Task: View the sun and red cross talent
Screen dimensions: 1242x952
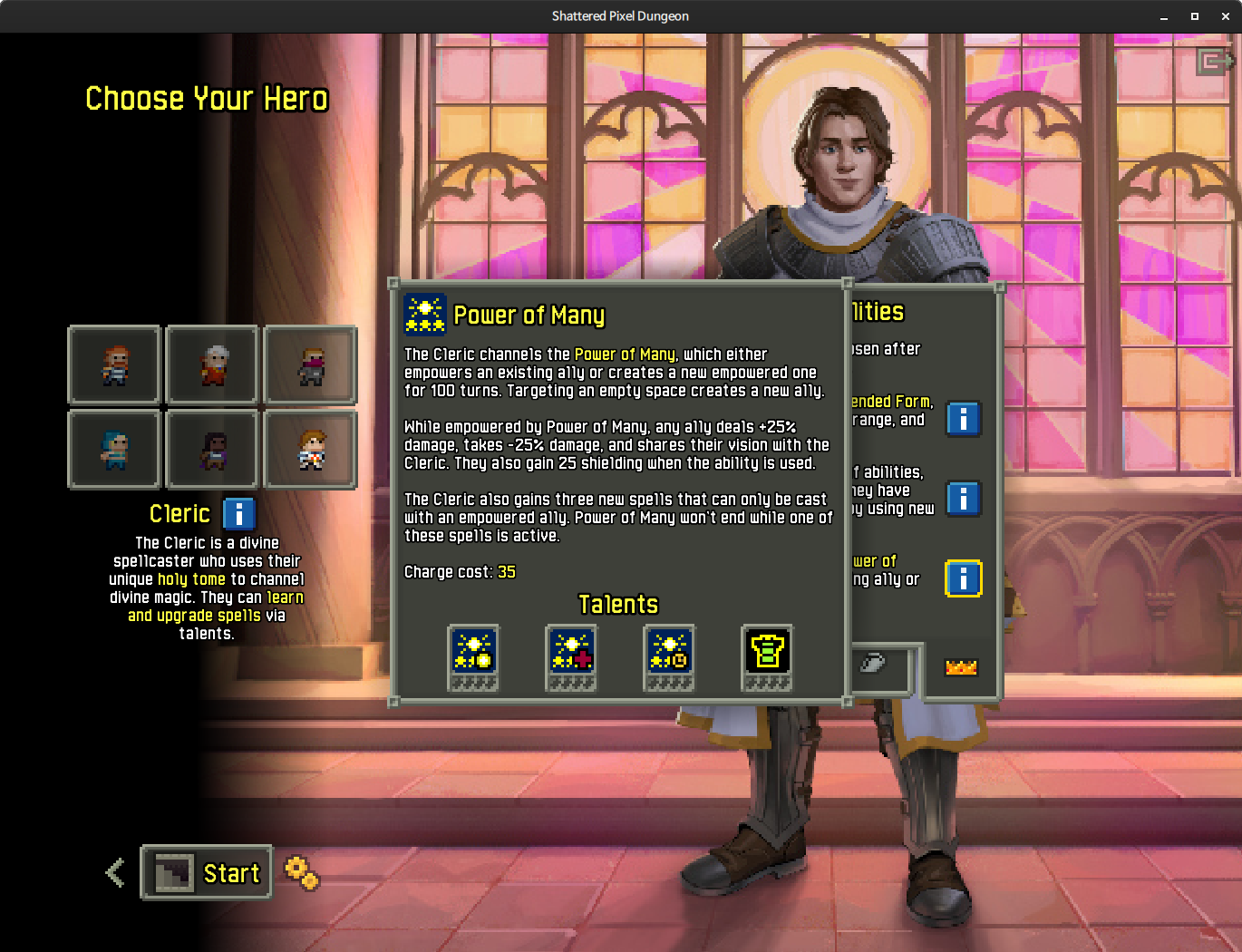Action: tap(571, 657)
